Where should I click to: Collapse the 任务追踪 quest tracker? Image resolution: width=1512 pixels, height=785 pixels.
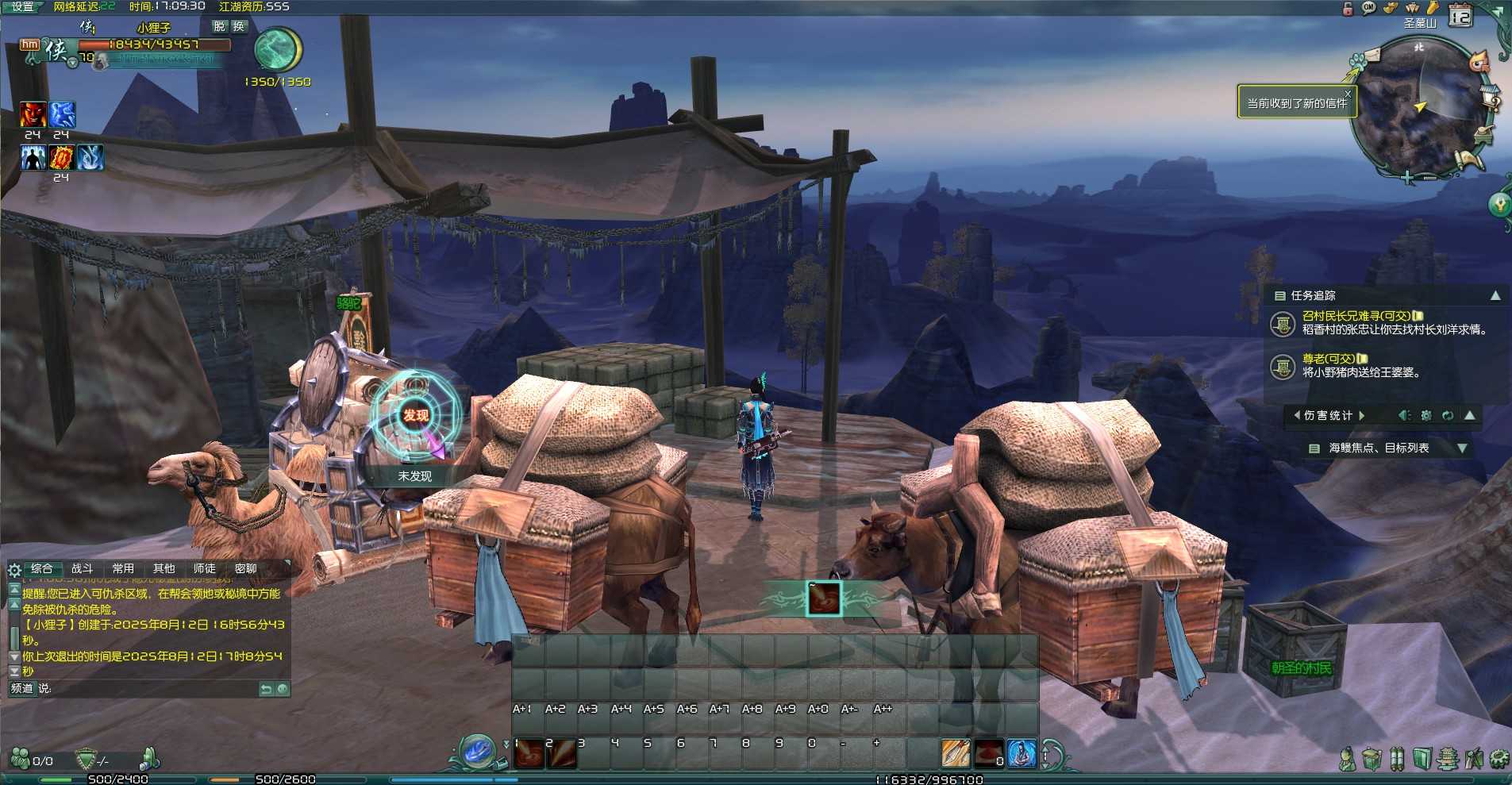[1495, 295]
